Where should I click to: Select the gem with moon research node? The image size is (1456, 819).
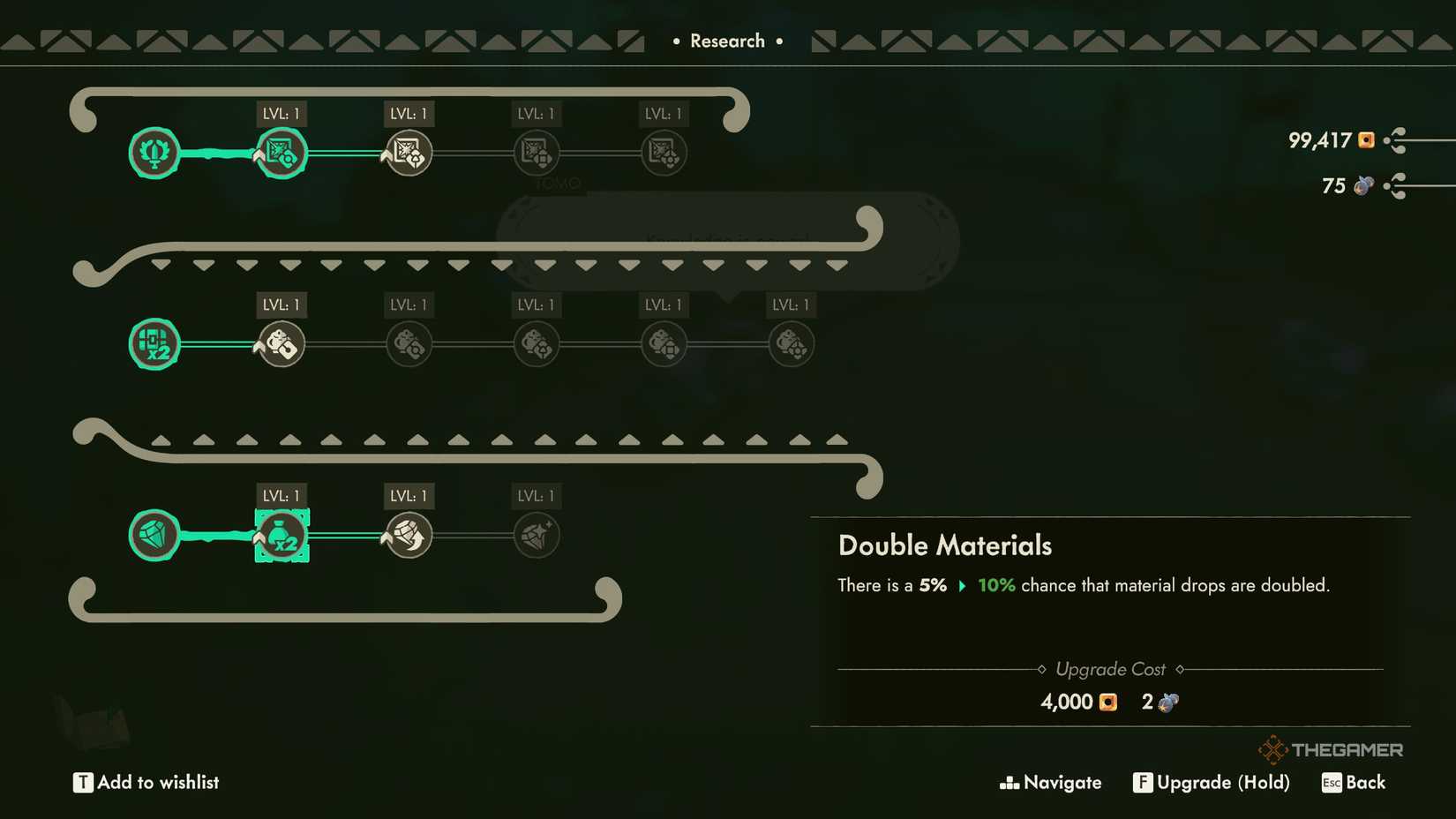(408, 534)
